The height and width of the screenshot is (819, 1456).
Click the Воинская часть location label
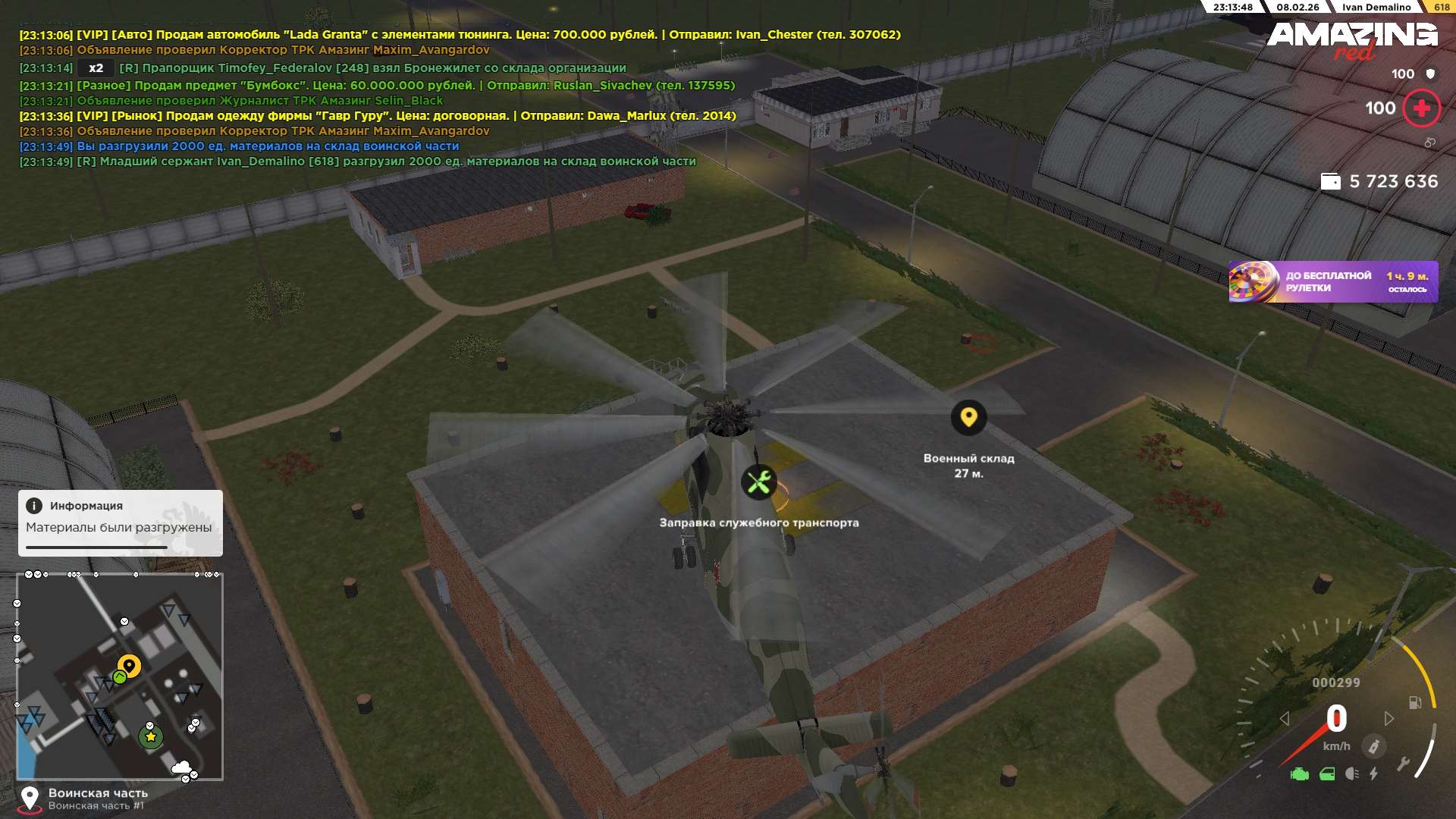pyautogui.click(x=98, y=793)
